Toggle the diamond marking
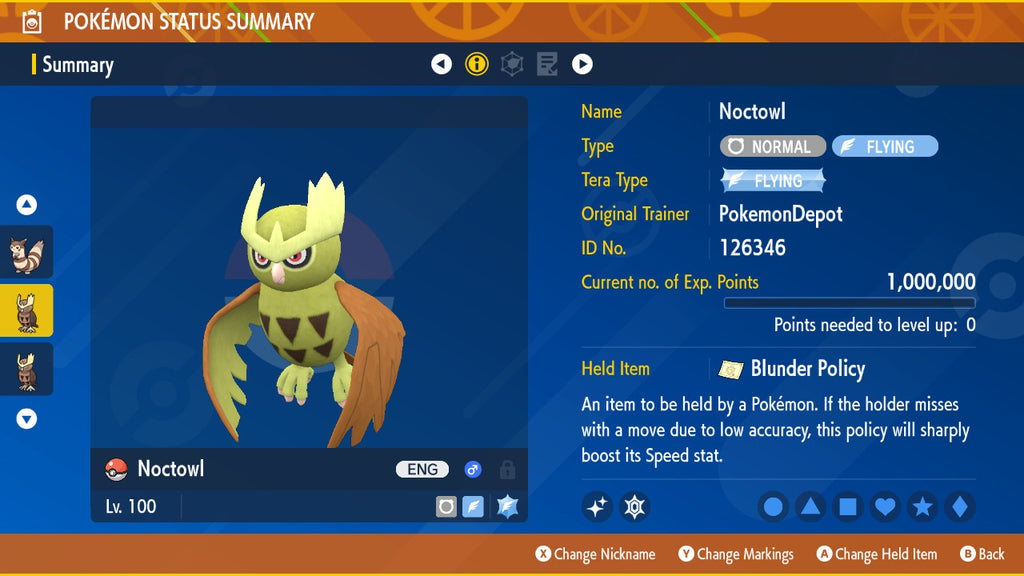Screen dimensions: 1024x576 point(959,507)
